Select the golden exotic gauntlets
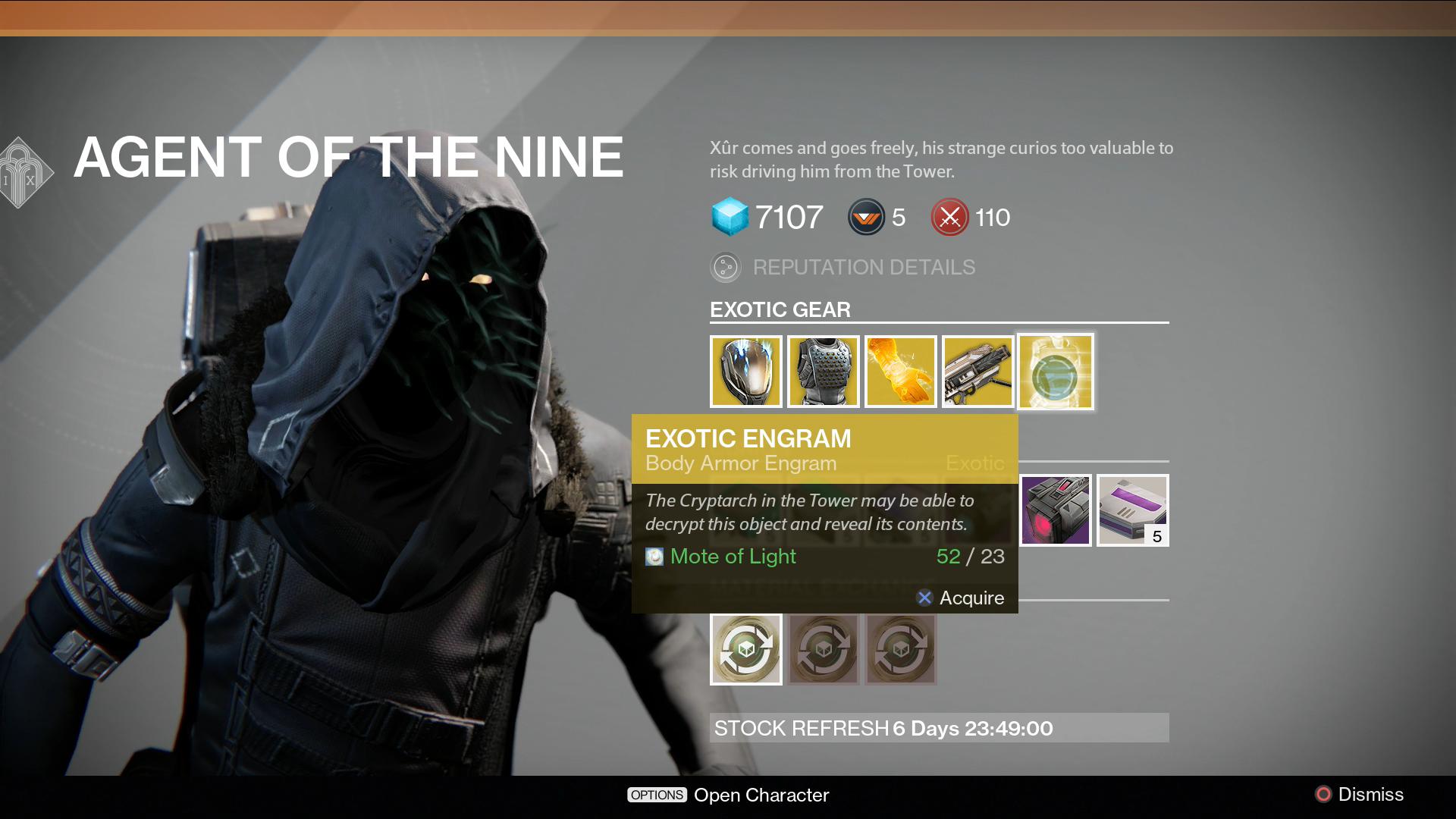This screenshot has width=1456, height=819. [x=901, y=372]
